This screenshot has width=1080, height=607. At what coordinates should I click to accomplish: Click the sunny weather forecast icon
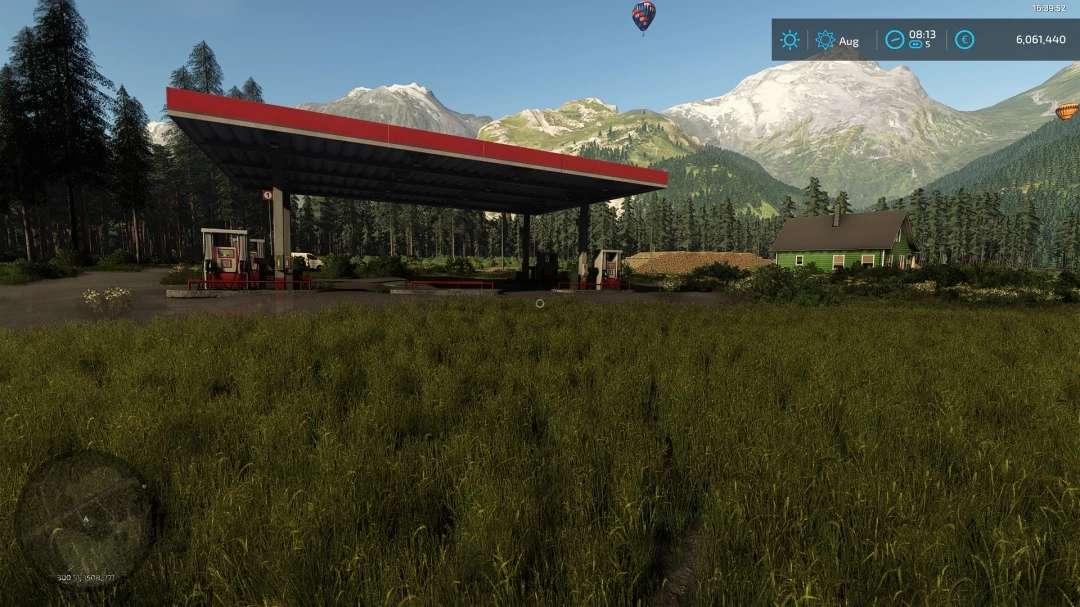790,40
